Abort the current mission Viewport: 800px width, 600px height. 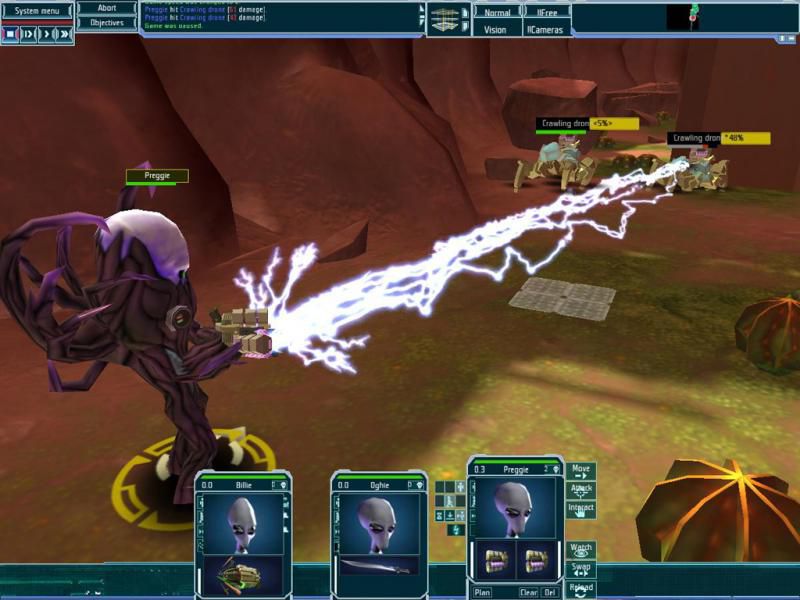(x=107, y=8)
